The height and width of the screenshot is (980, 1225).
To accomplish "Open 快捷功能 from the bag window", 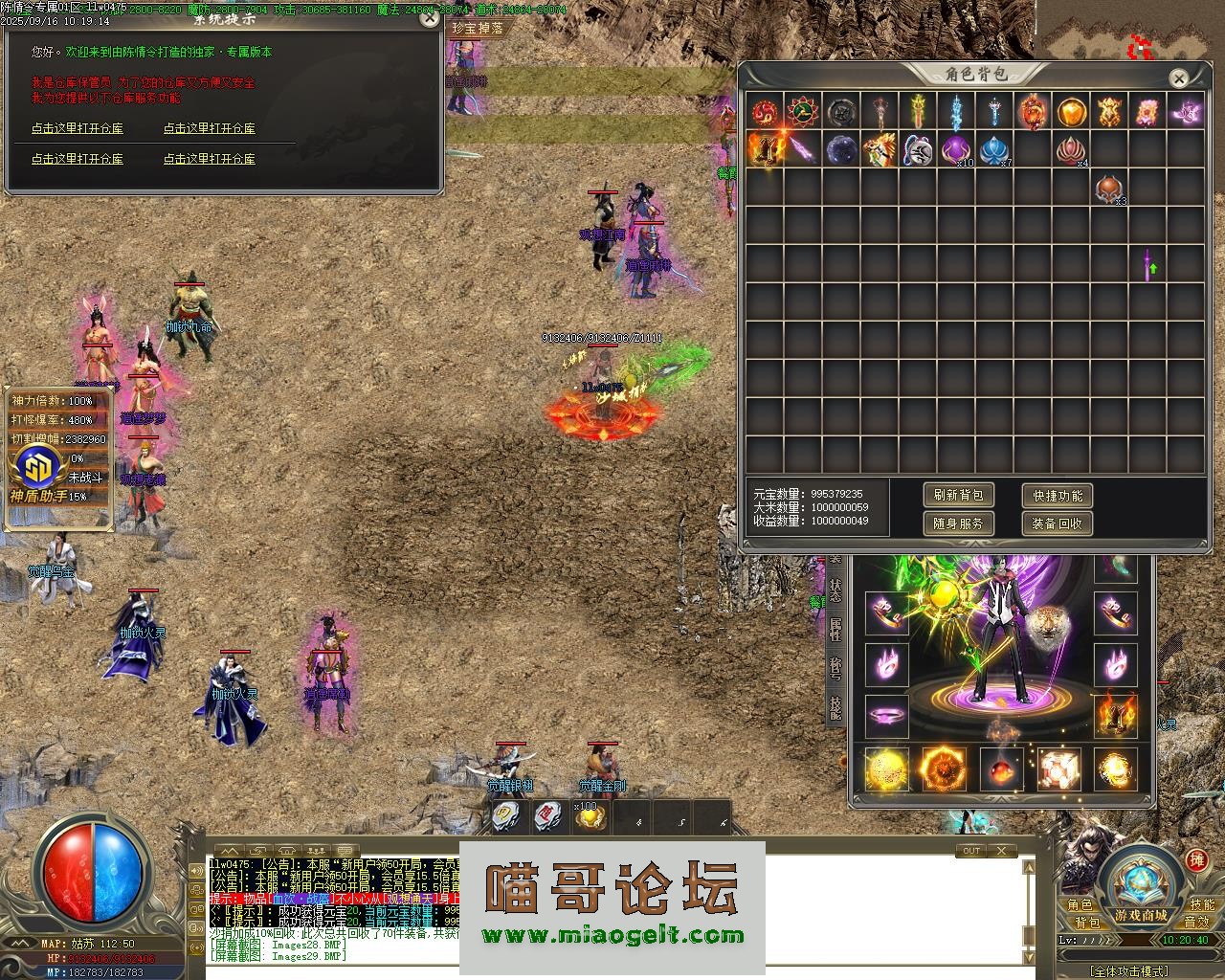I will (1057, 495).
